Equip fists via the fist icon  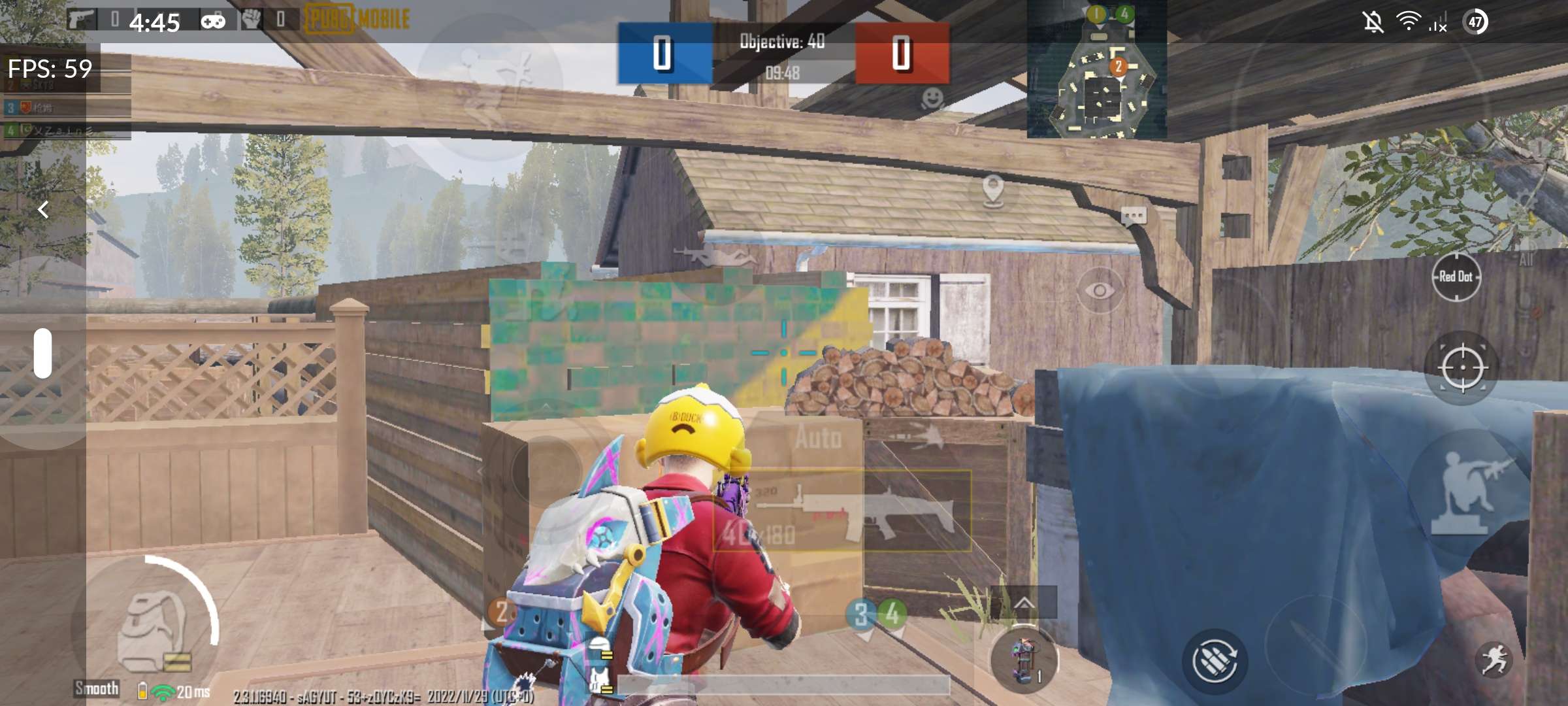[x=252, y=18]
